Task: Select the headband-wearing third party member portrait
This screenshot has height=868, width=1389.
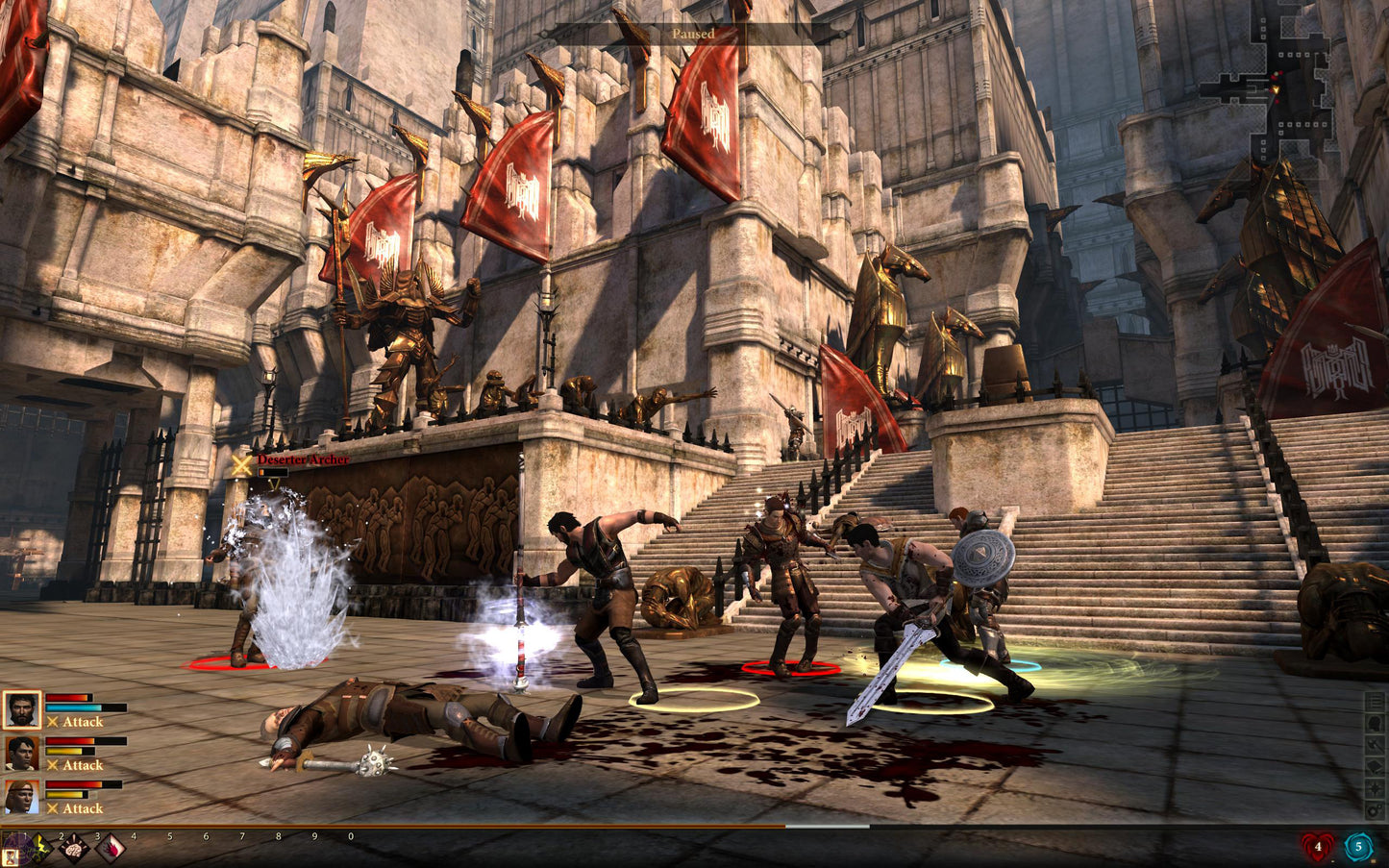Action: point(21,797)
